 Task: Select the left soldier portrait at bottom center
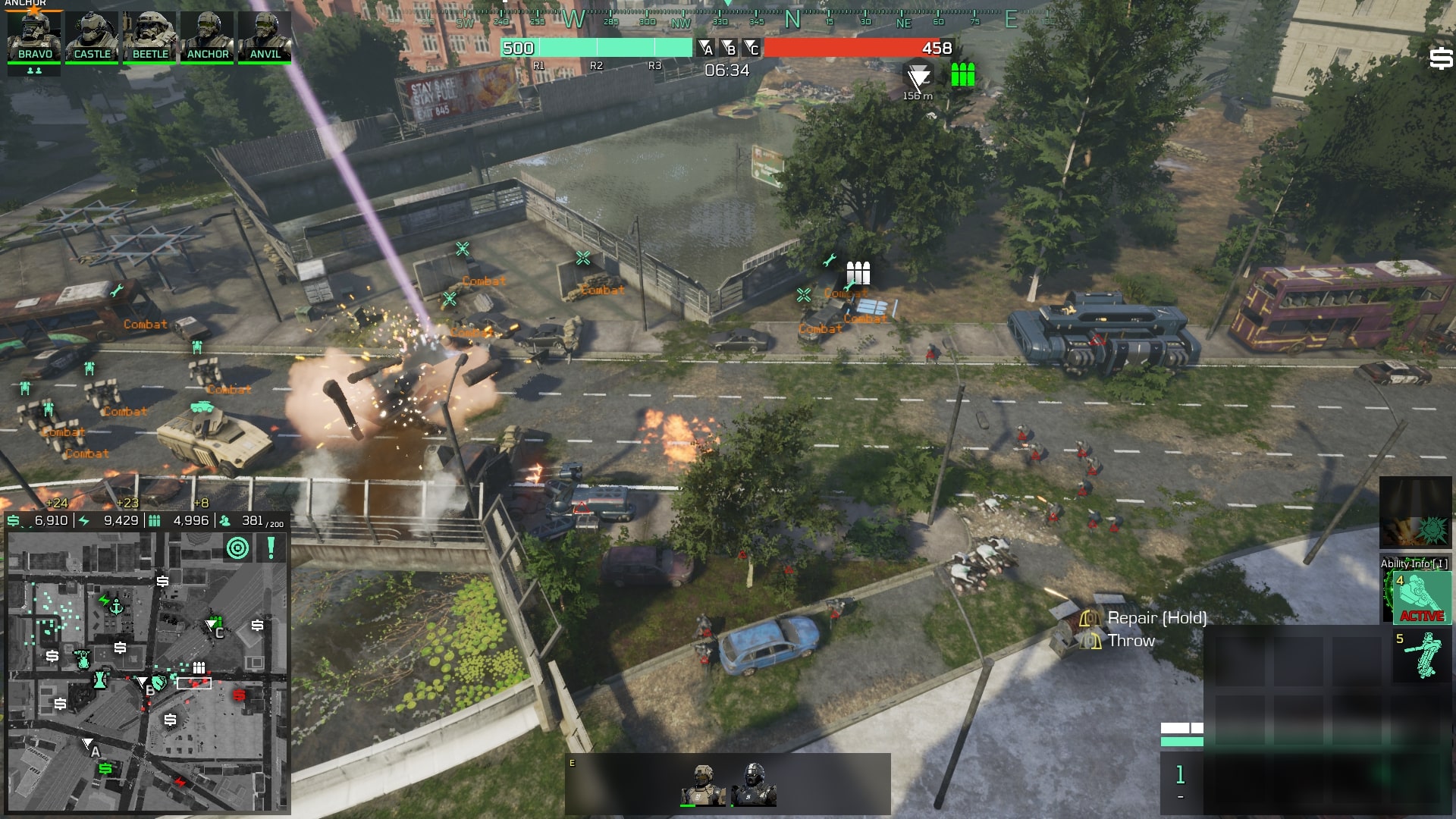(x=704, y=783)
